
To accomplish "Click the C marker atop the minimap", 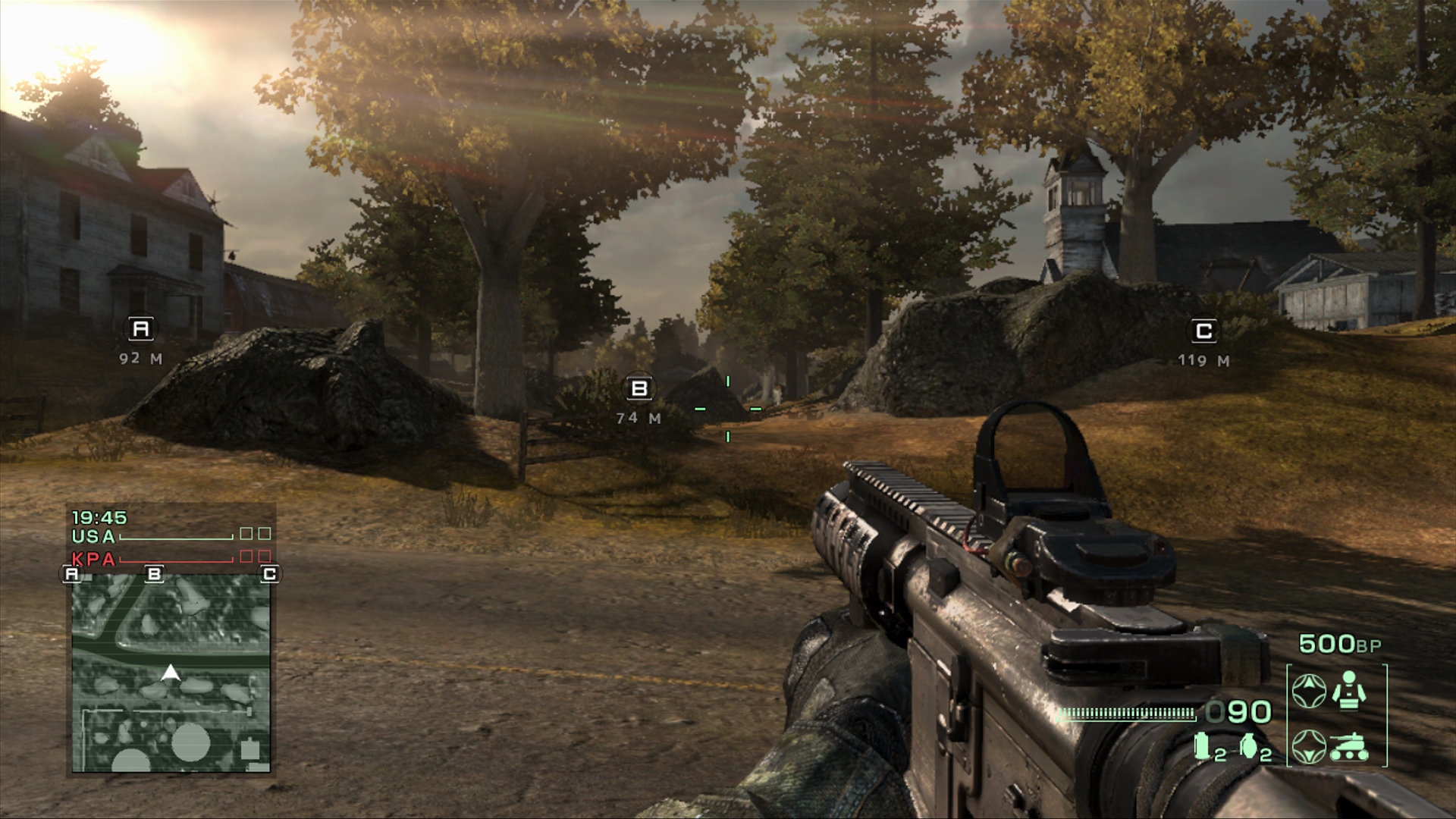I will (x=268, y=574).
